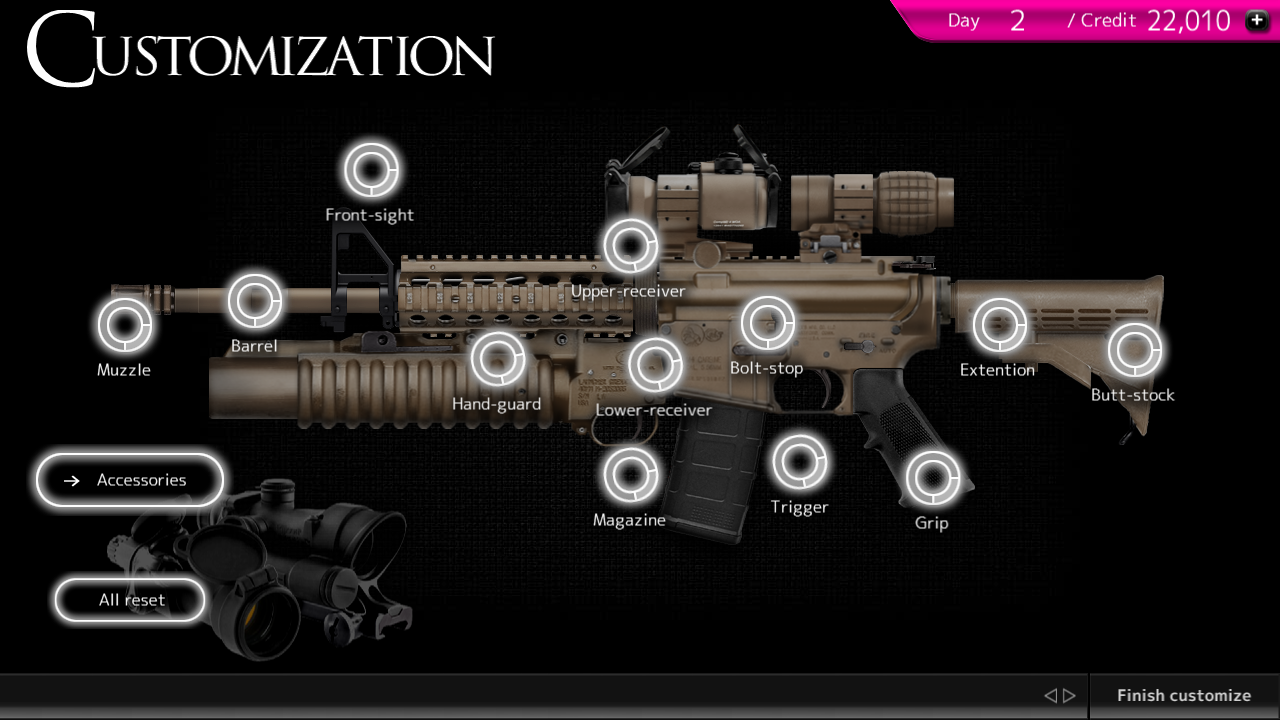The image size is (1280, 720).
Task: Click Finish customize to confirm
Action: (x=1183, y=695)
